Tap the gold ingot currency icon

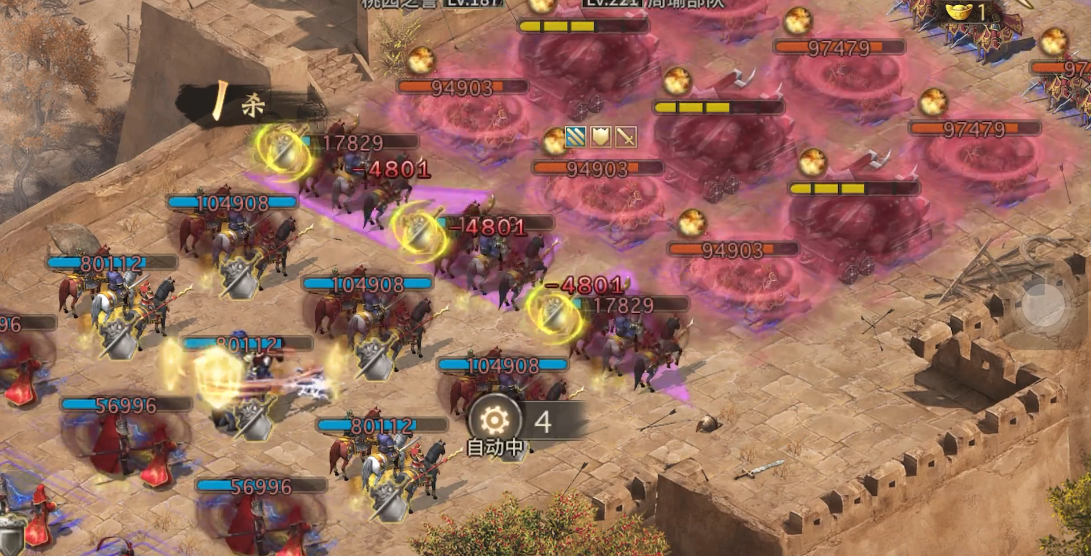958,11
